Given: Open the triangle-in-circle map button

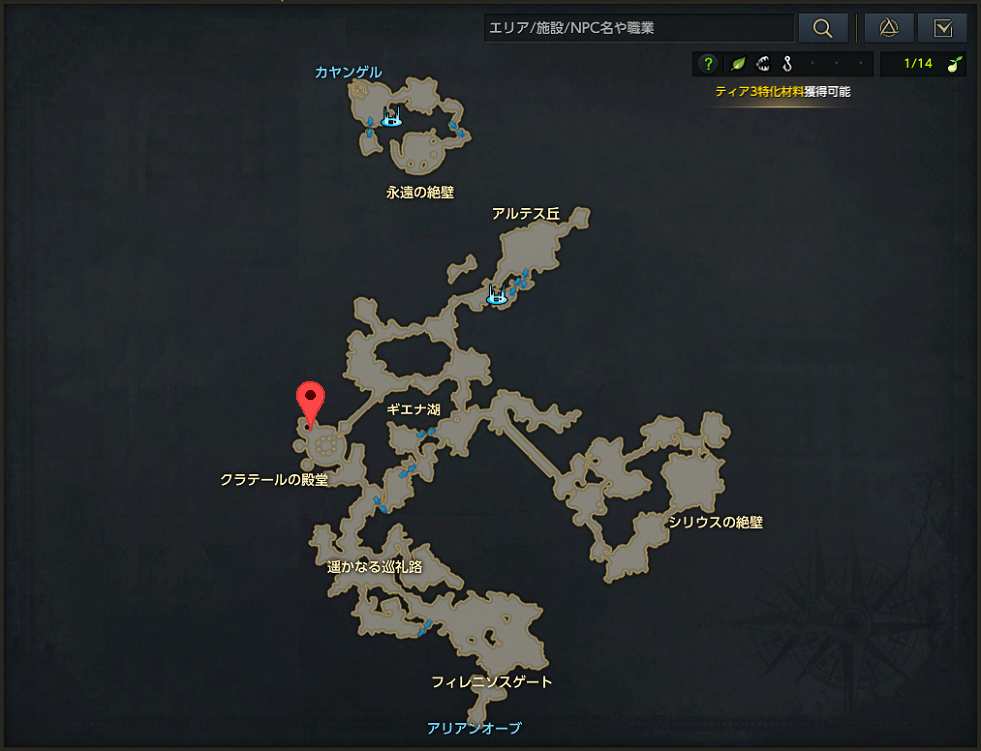Looking at the screenshot, I should click(x=888, y=28).
